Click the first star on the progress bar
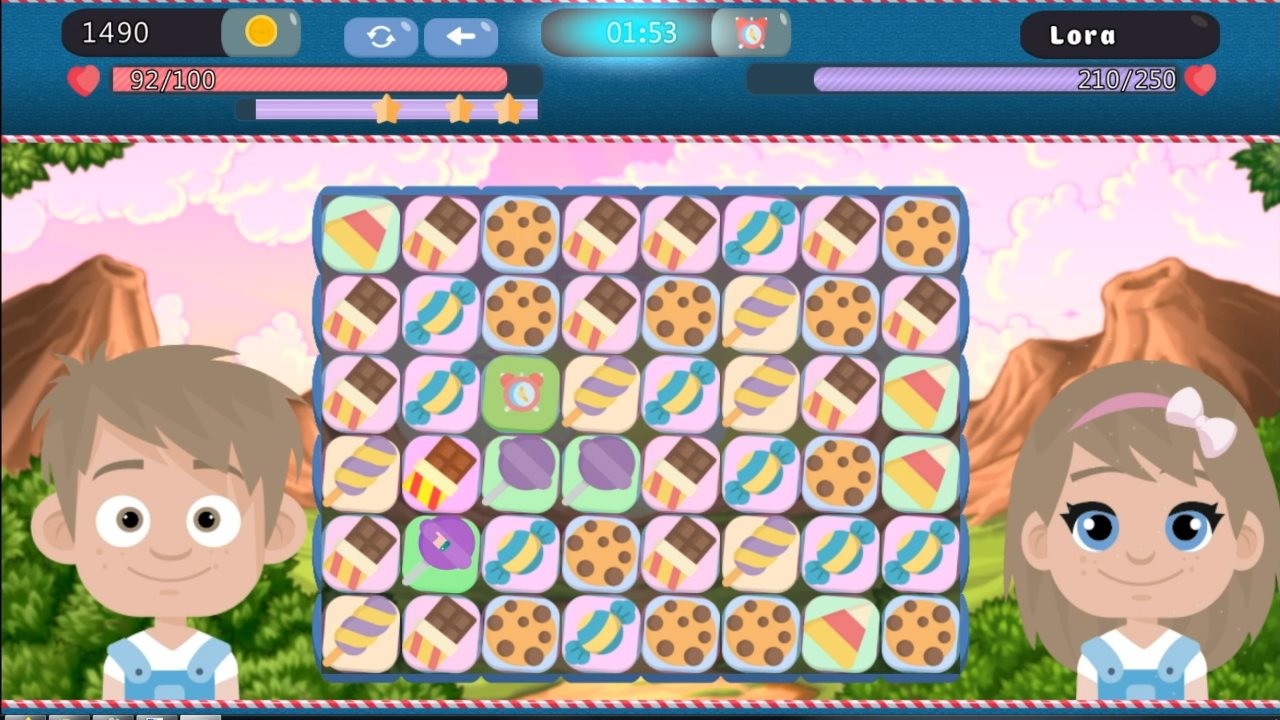The height and width of the screenshot is (720, 1280). point(388,110)
